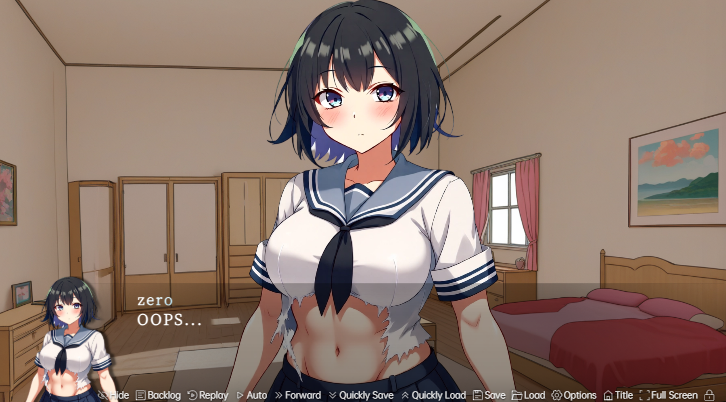Open the Save menu
Image resolution: width=726 pixels, height=402 pixels.
coord(489,395)
